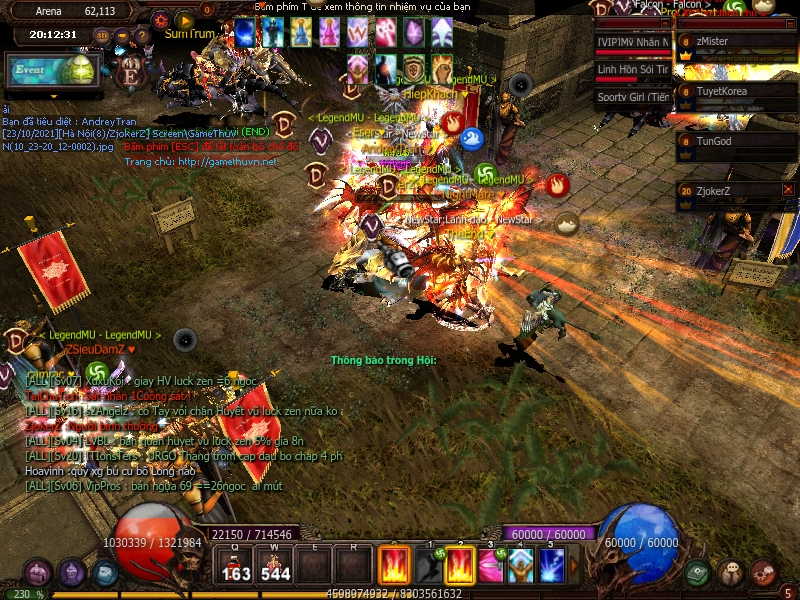Image resolution: width=800 pixels, height=600 pixels.
Task: Activate the lightning skill in slot 5
Action: [552, 566]
